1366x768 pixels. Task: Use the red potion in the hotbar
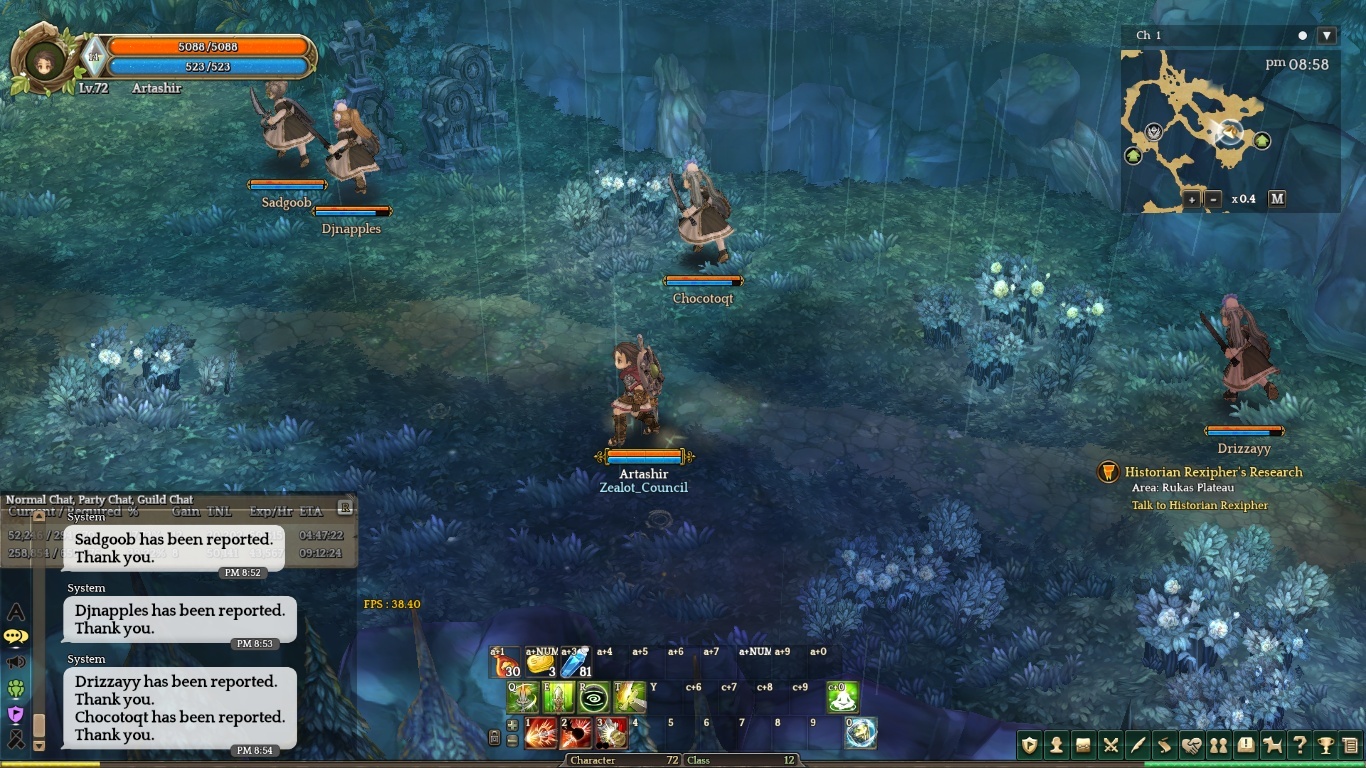click(507, 662)
